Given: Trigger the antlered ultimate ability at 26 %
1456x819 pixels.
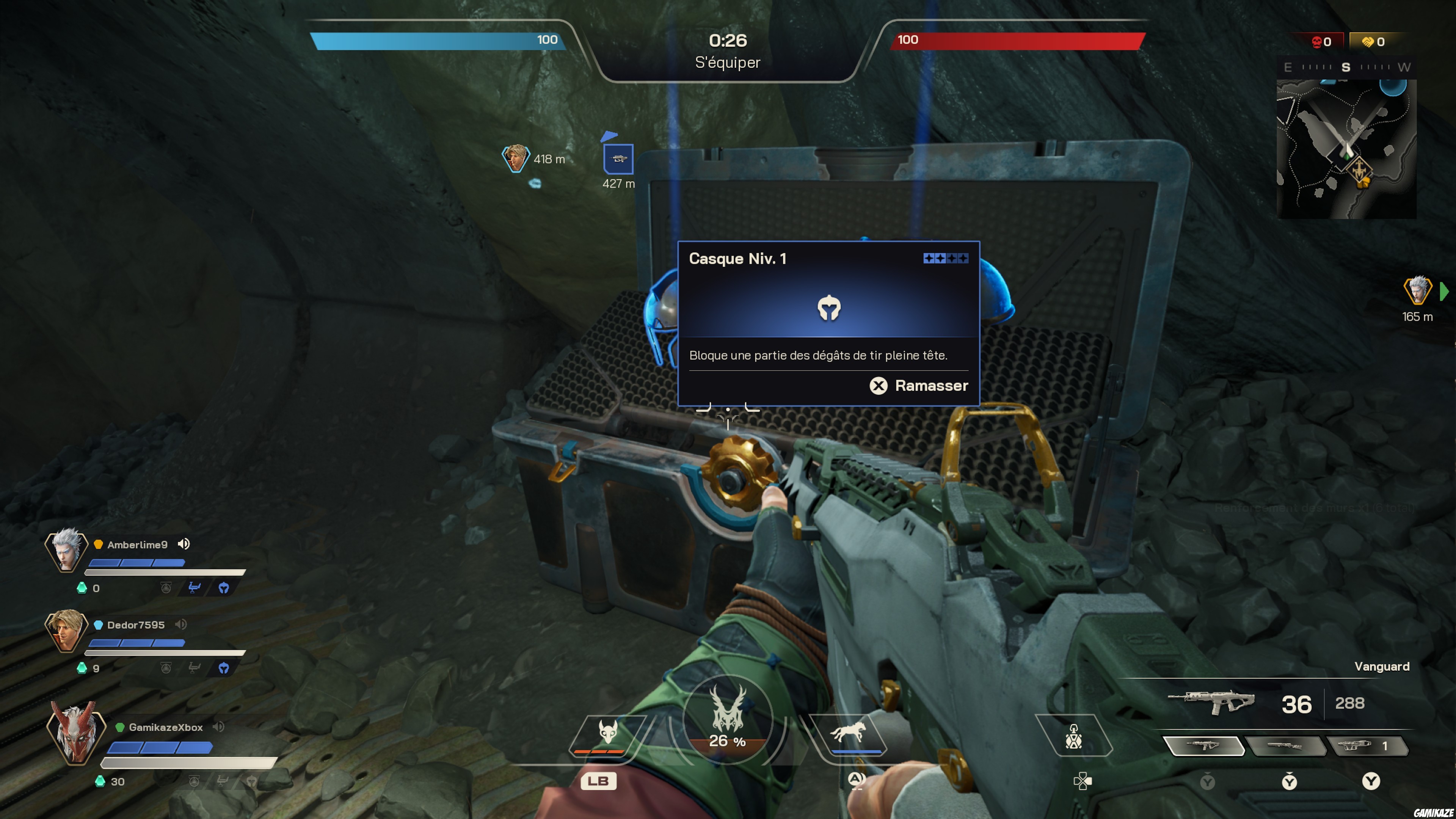Looking at the screenshot, I should 728,718.
